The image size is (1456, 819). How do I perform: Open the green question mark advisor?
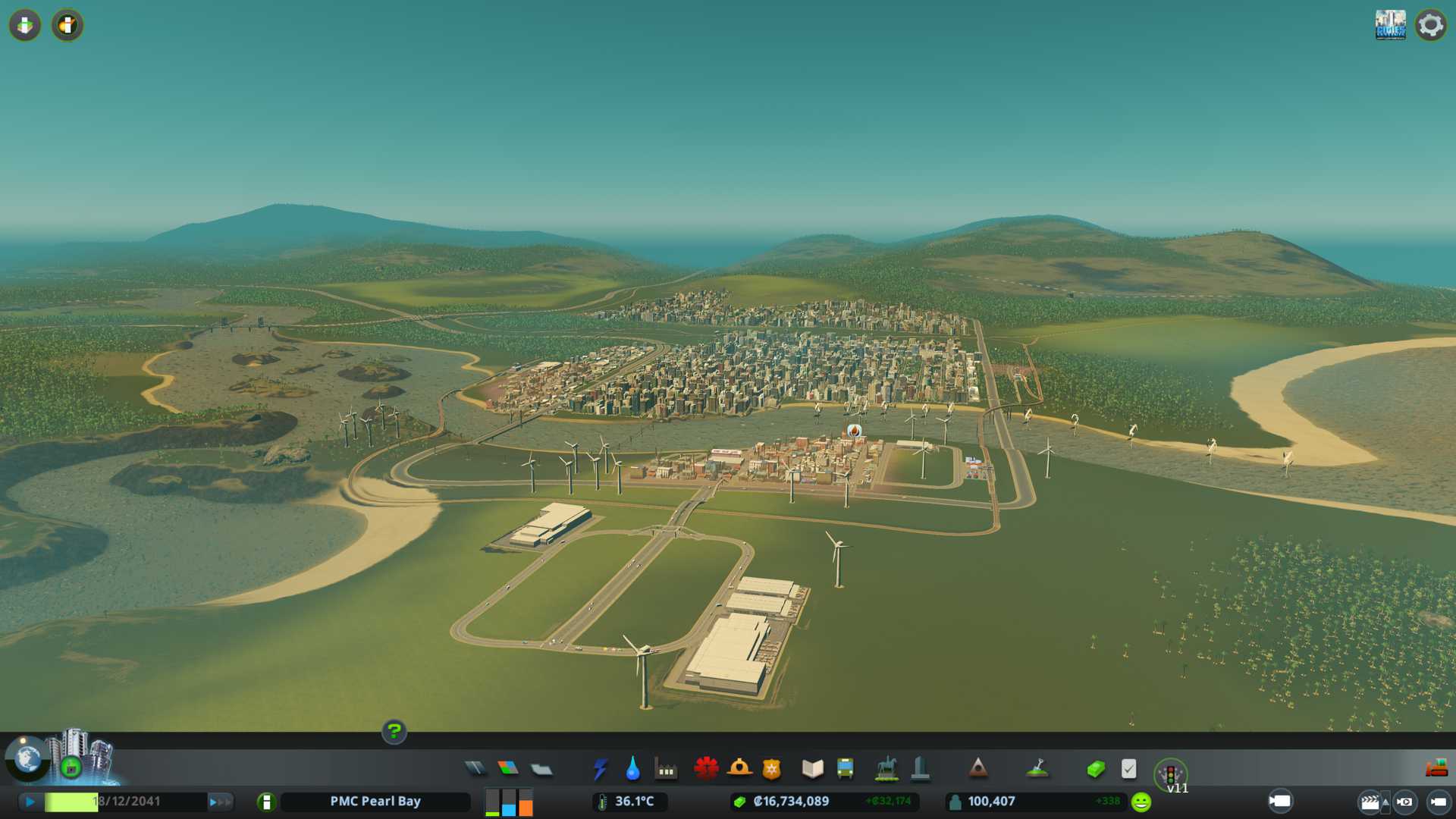click(x=394, y=732)
